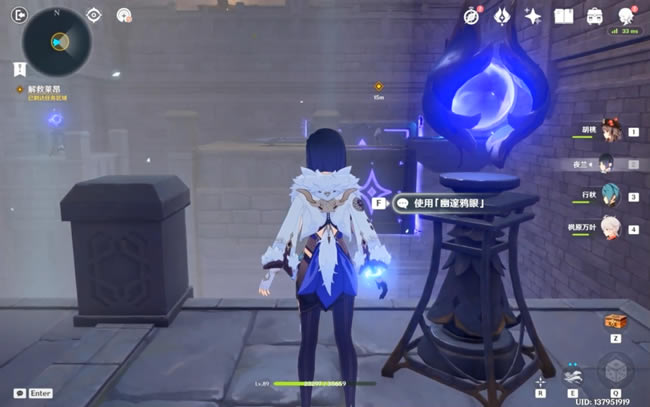650x407 pixels.
Task: Use the treasure chest gadget icon
Action: (614, 322)
